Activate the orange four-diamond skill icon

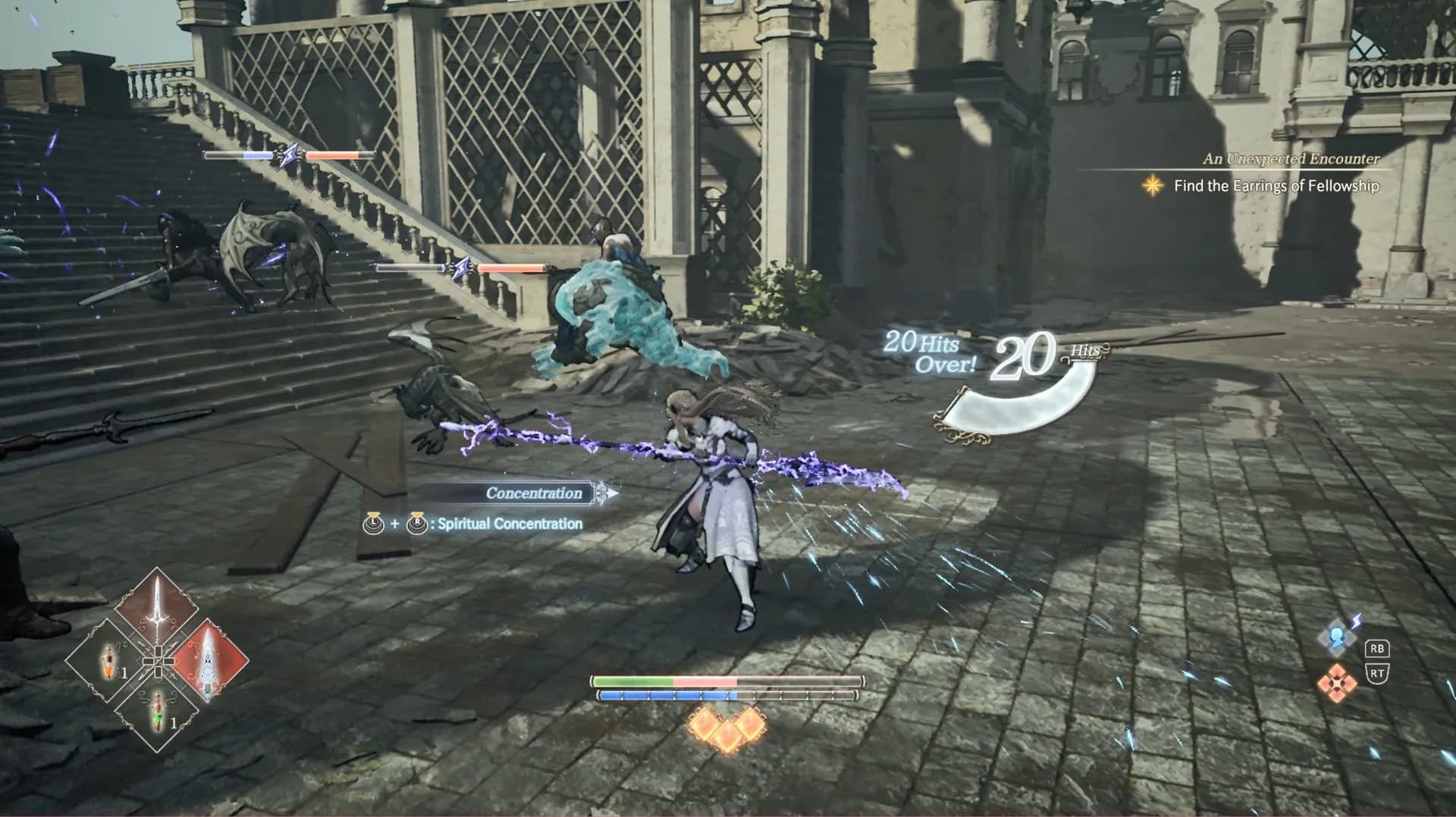coord(1337,681)
